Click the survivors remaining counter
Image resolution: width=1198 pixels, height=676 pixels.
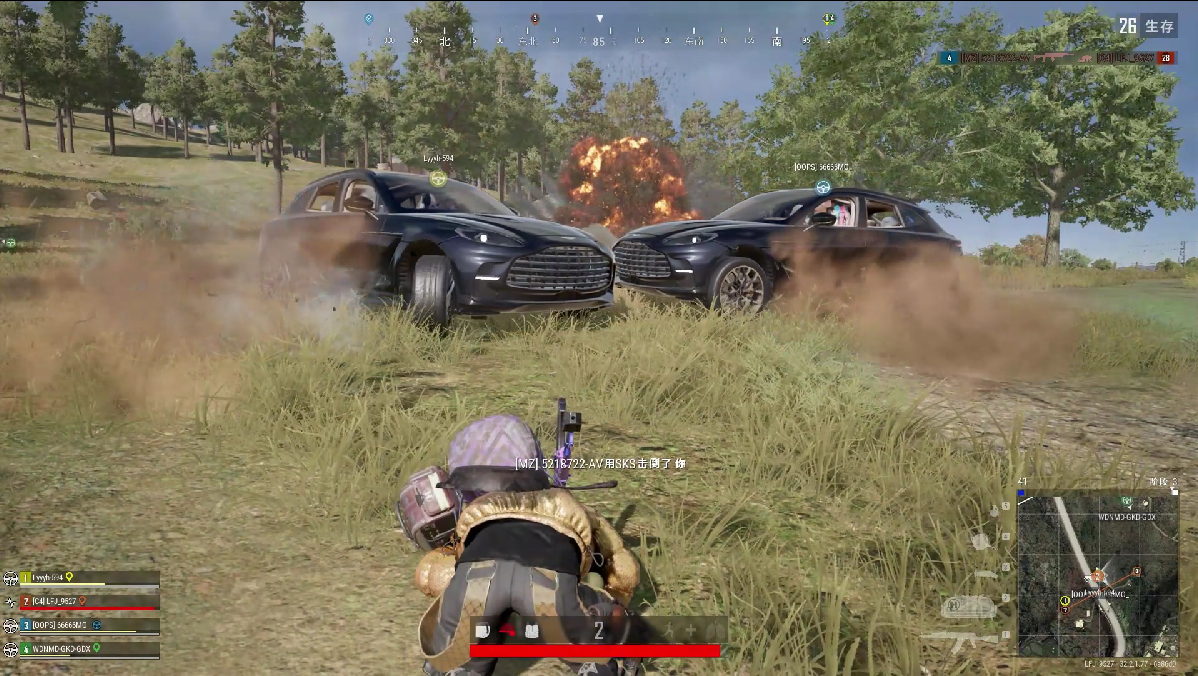coord(1147,26)
